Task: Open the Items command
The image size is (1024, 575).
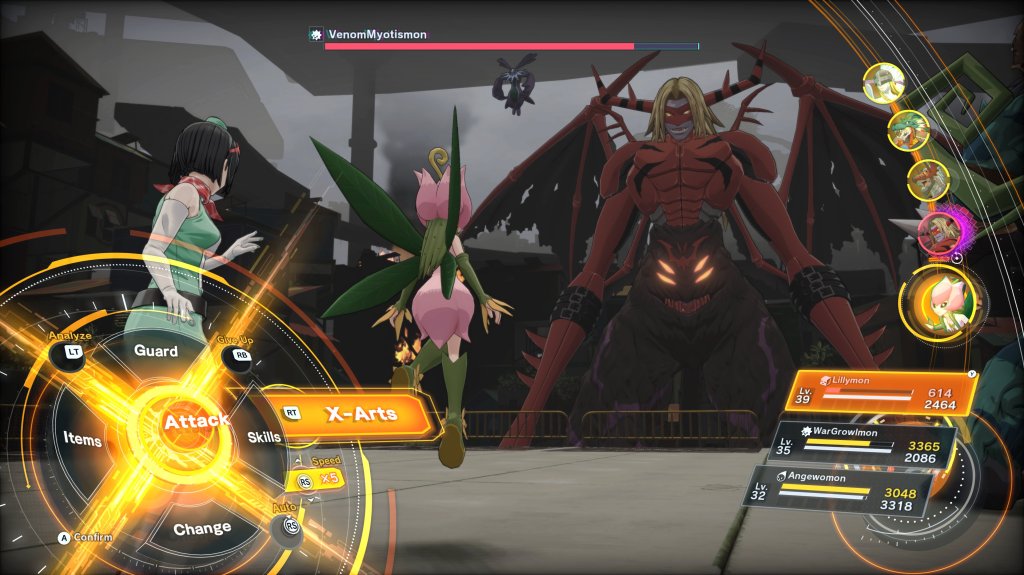Action: [82, 438]
